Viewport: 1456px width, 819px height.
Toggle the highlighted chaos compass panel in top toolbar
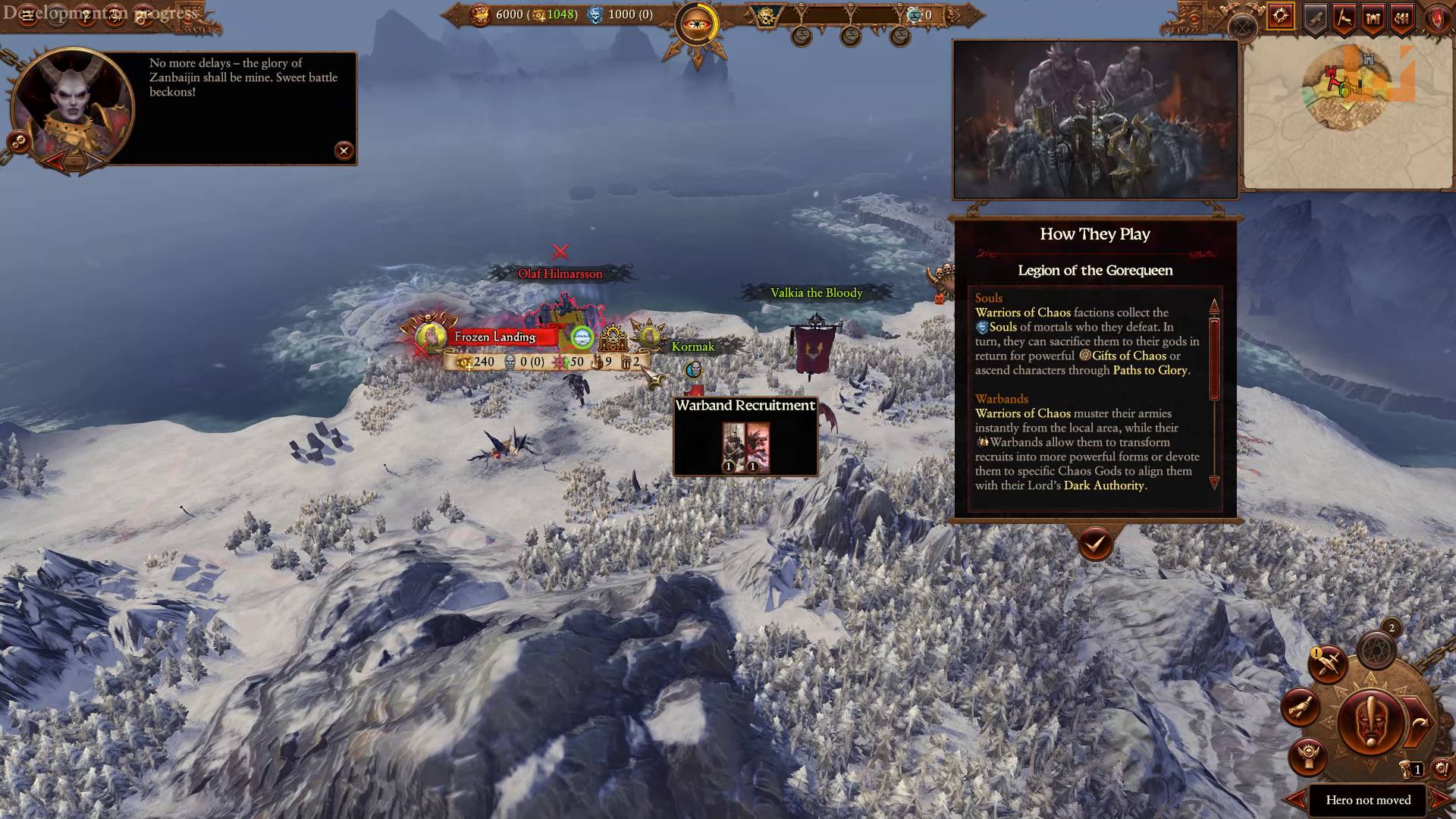(x=1280, y=15)
